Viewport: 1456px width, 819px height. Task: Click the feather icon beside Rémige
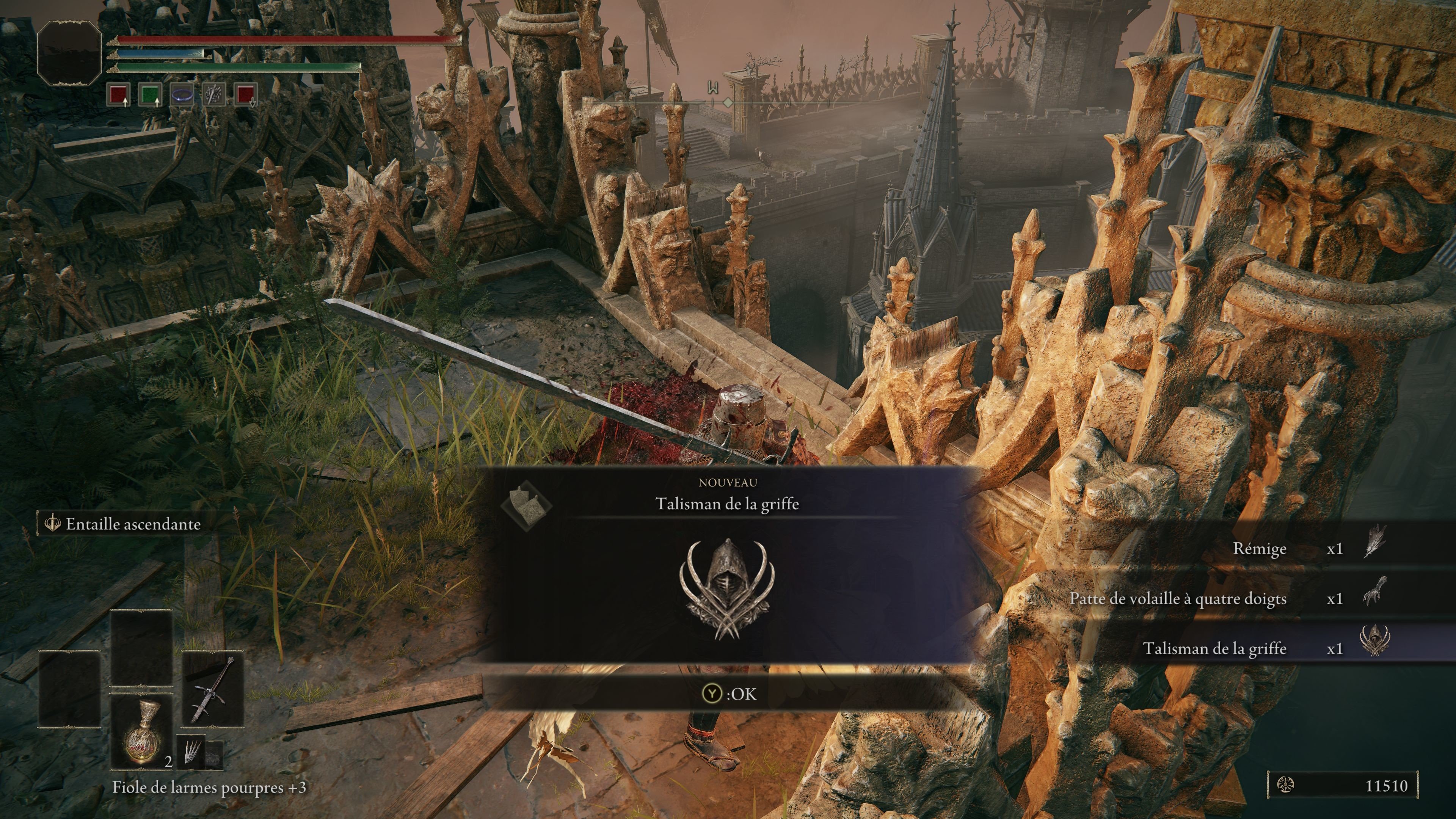pos(1374,541)
